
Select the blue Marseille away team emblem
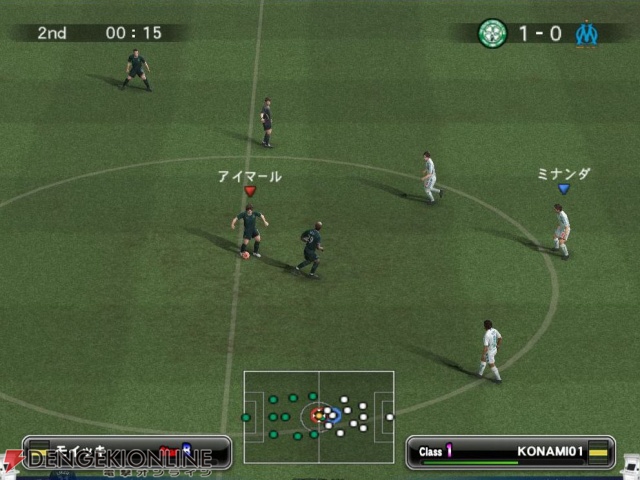586,33
